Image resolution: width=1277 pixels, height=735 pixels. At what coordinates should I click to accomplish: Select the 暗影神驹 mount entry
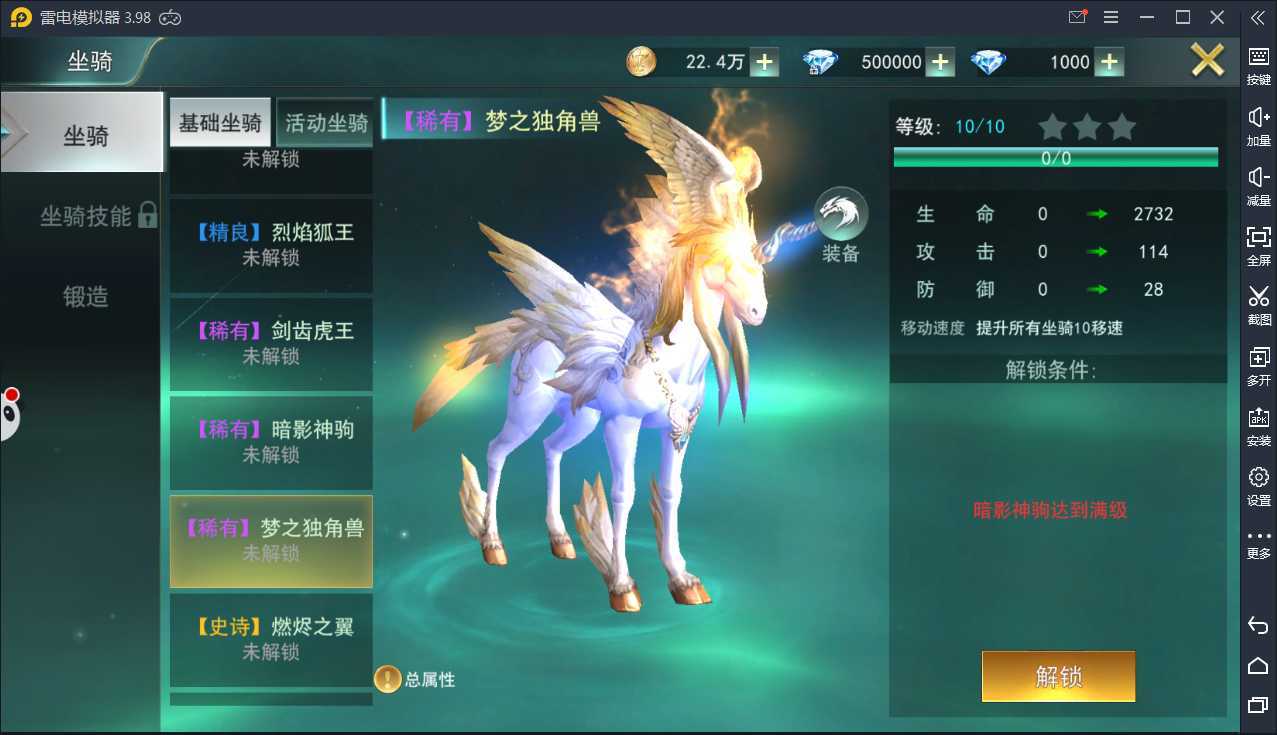271,442
